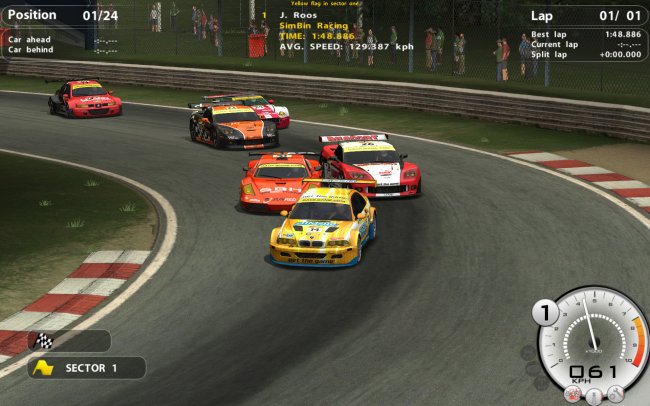Click the yellow flag Sector 1 indicator
Viewport: 650px width, 406px height.
click(86, 368)
